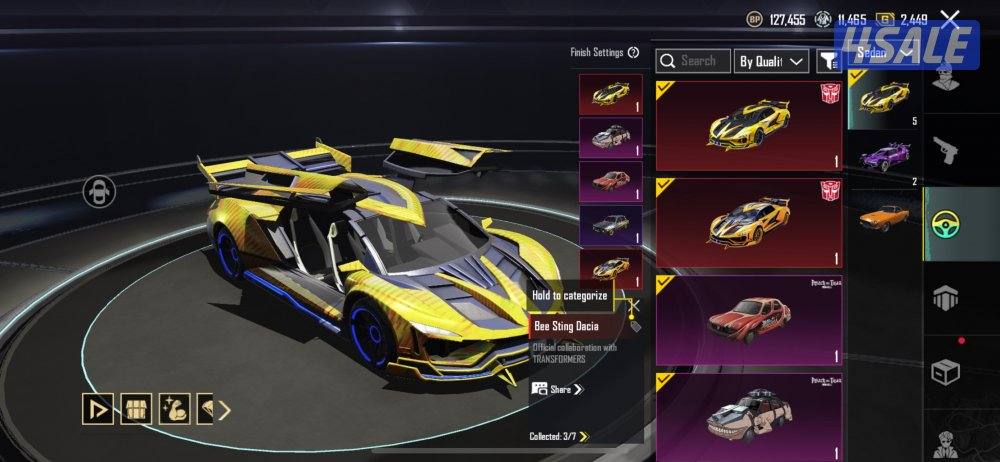Screen dimensions: 1000x462
Task: Select the orange classic car thumbnail
Action: click(x=884, y=215)
